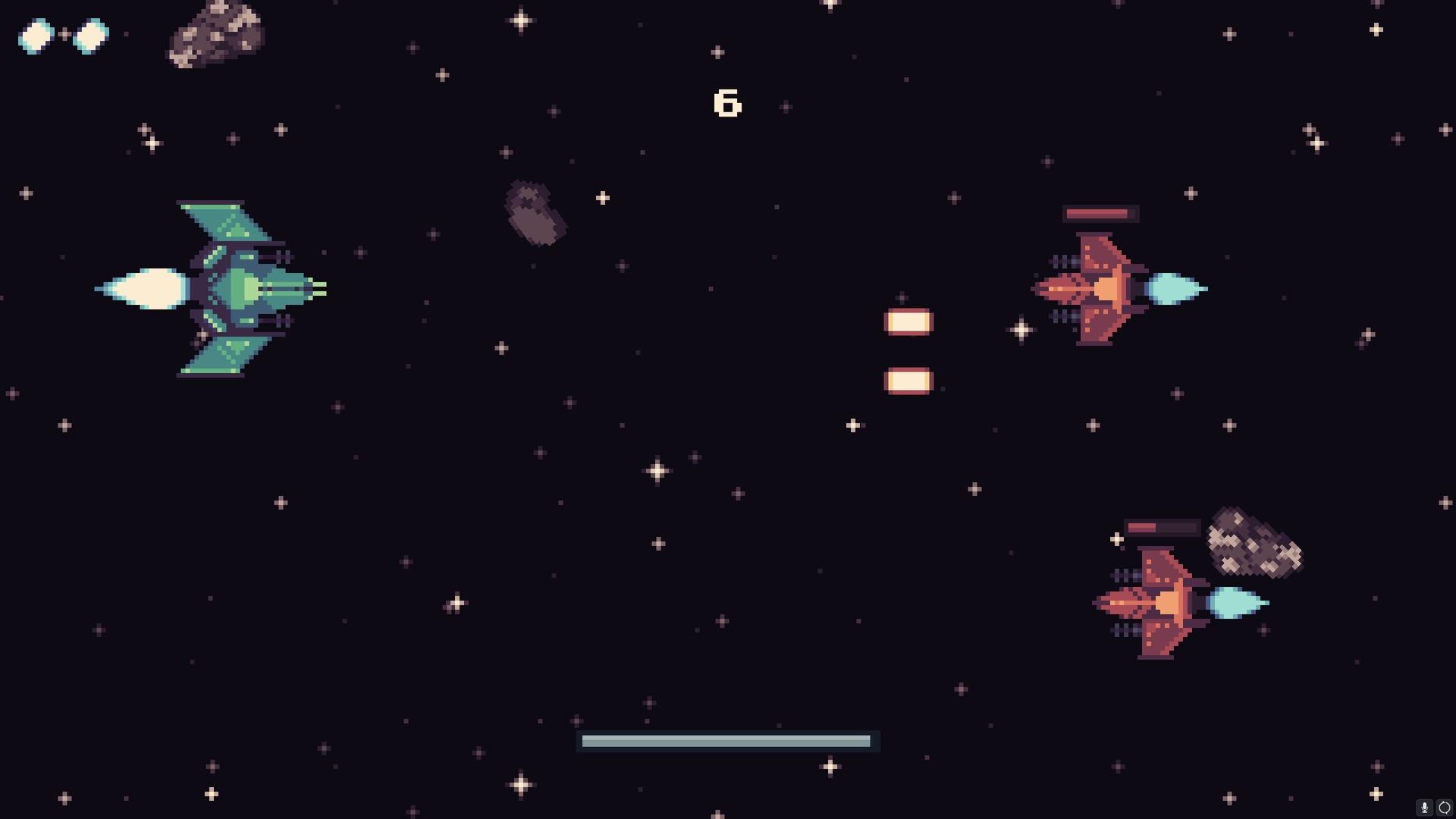Click the score number 6 at top
Image resolution: width=1456 pixels, height=819 pixels.
(x=726, y=102)
